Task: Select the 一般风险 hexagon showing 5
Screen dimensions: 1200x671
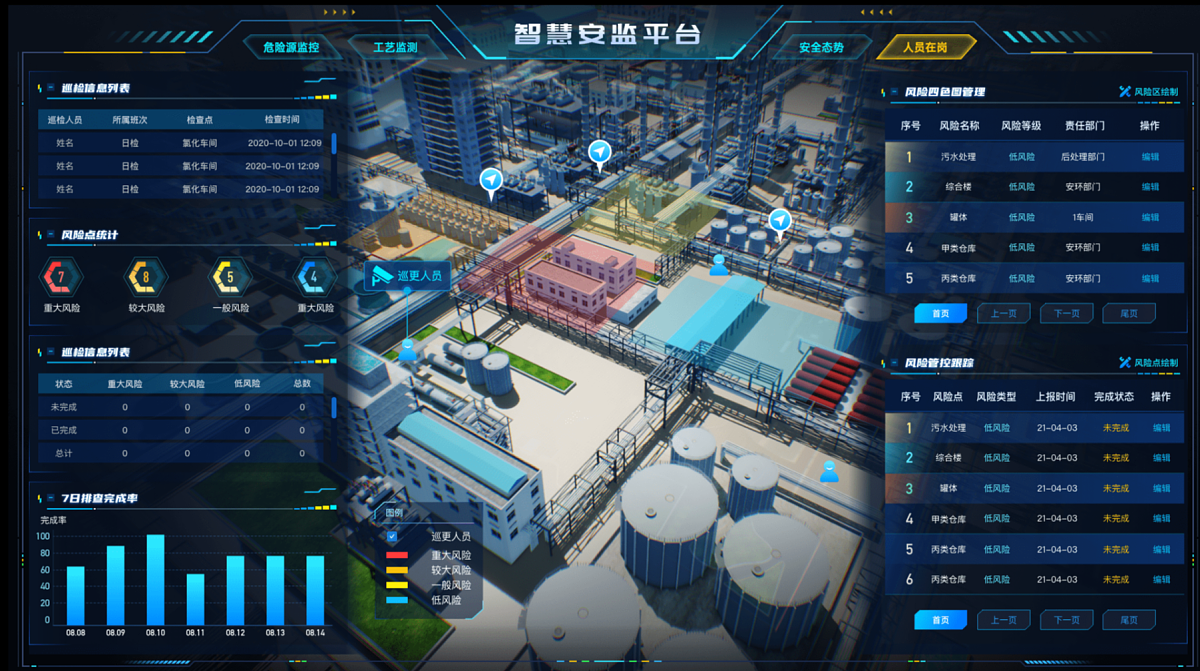Action: (x=230, y=277)
